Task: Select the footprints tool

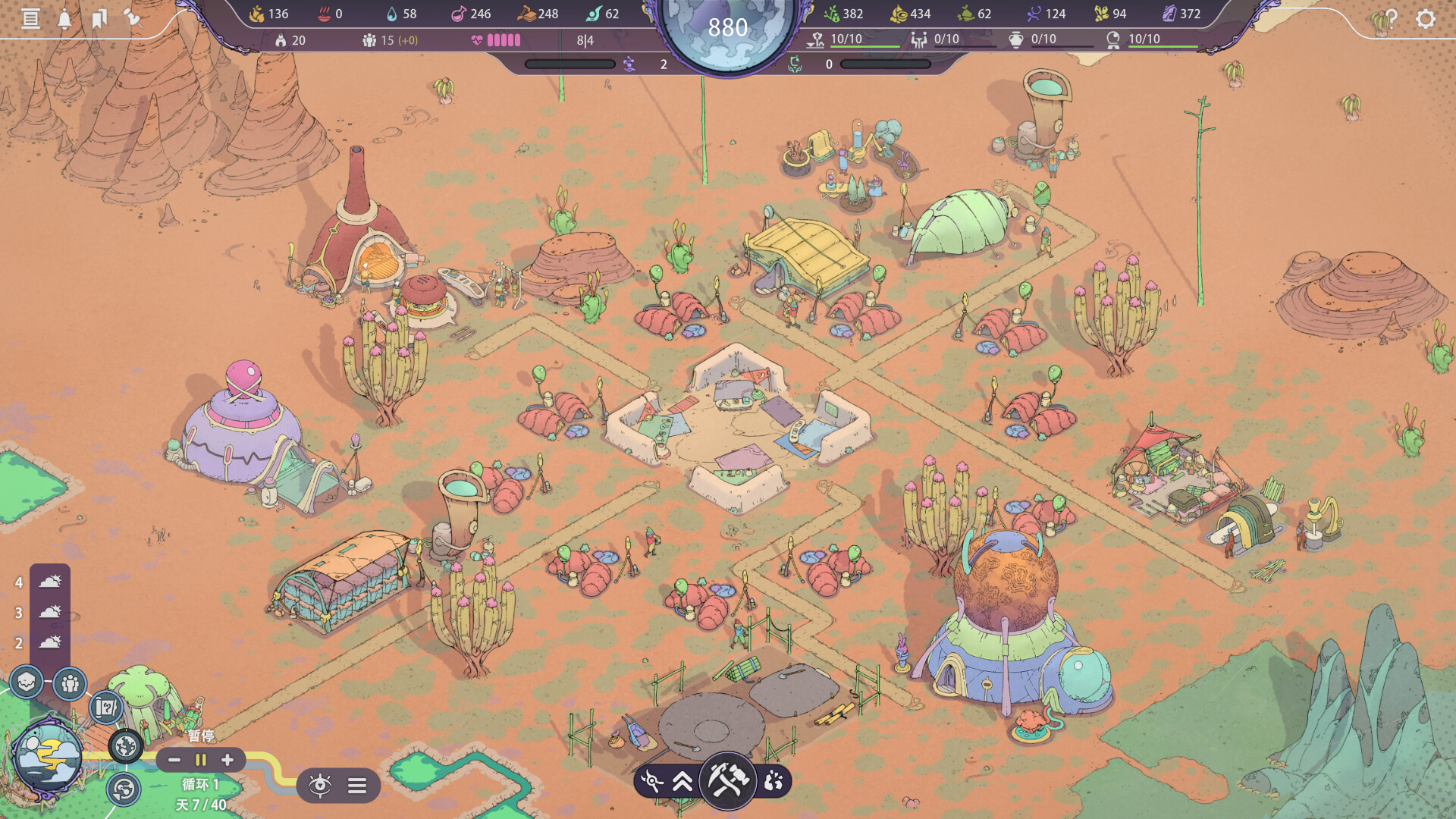Action: pos(773,780)
